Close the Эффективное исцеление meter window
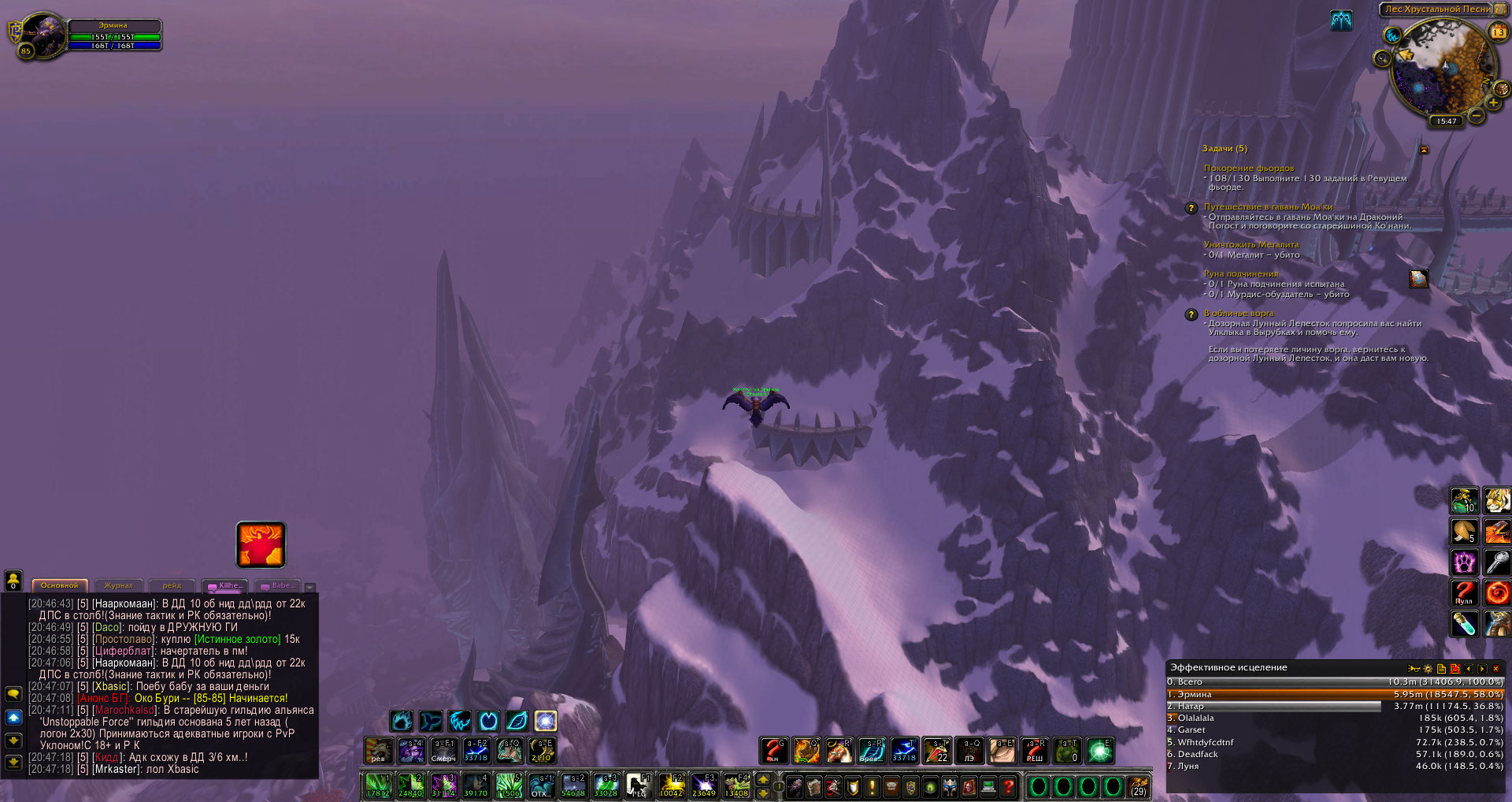Image resolution: width=1512 pixels, height=802 pixels. point(1495,668)
